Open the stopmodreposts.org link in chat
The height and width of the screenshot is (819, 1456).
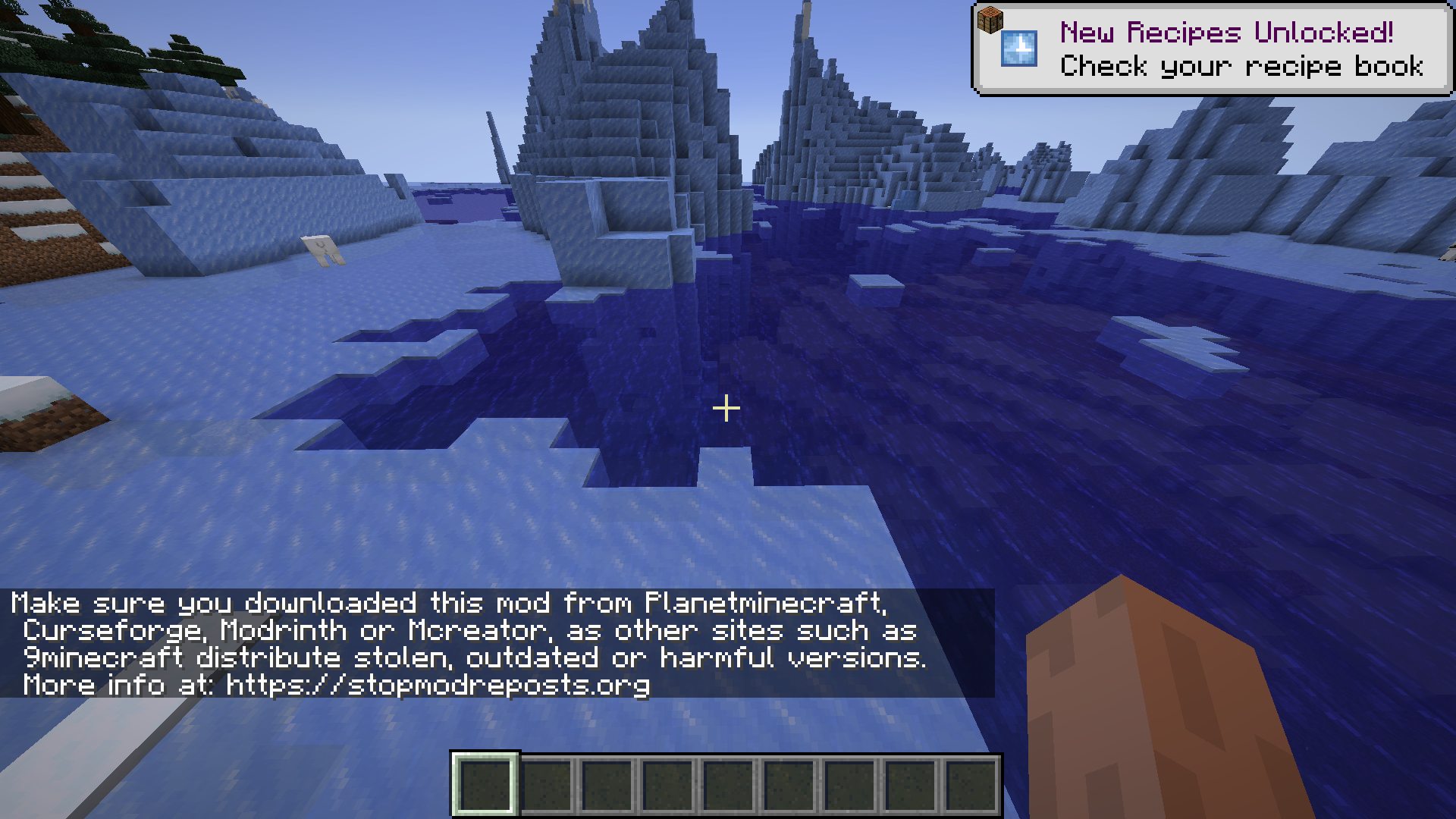pos(438,686)
